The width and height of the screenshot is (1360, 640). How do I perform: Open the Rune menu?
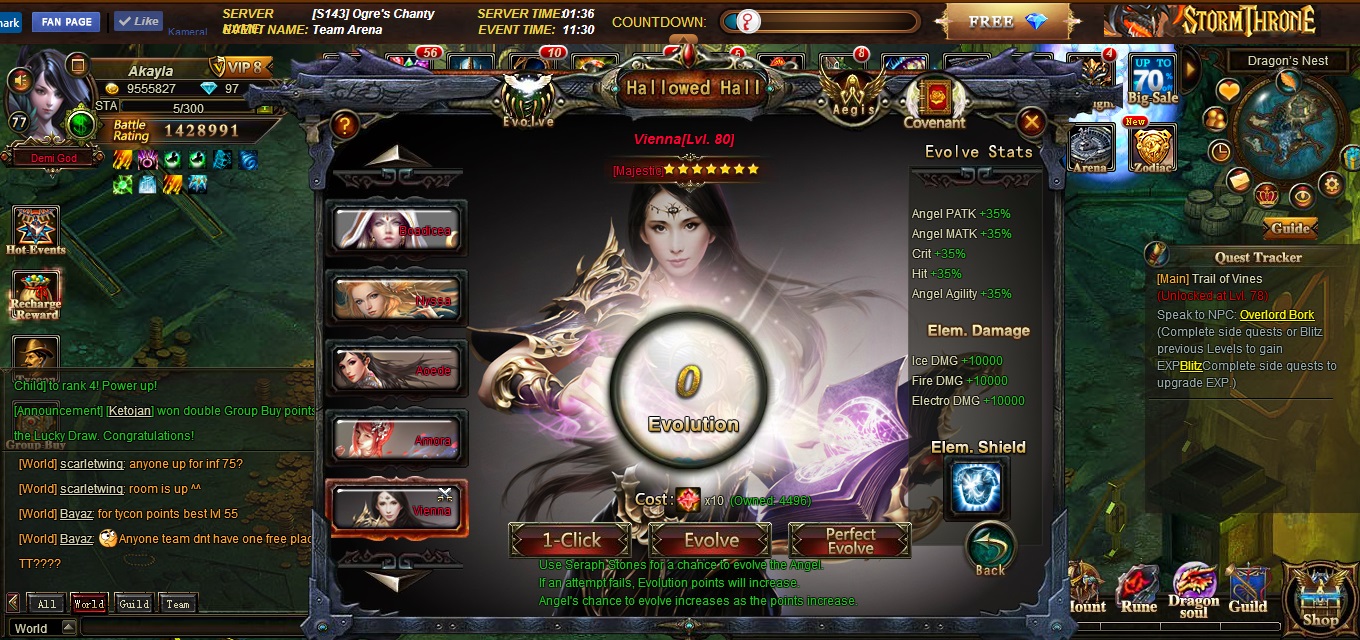point(1138,590)
